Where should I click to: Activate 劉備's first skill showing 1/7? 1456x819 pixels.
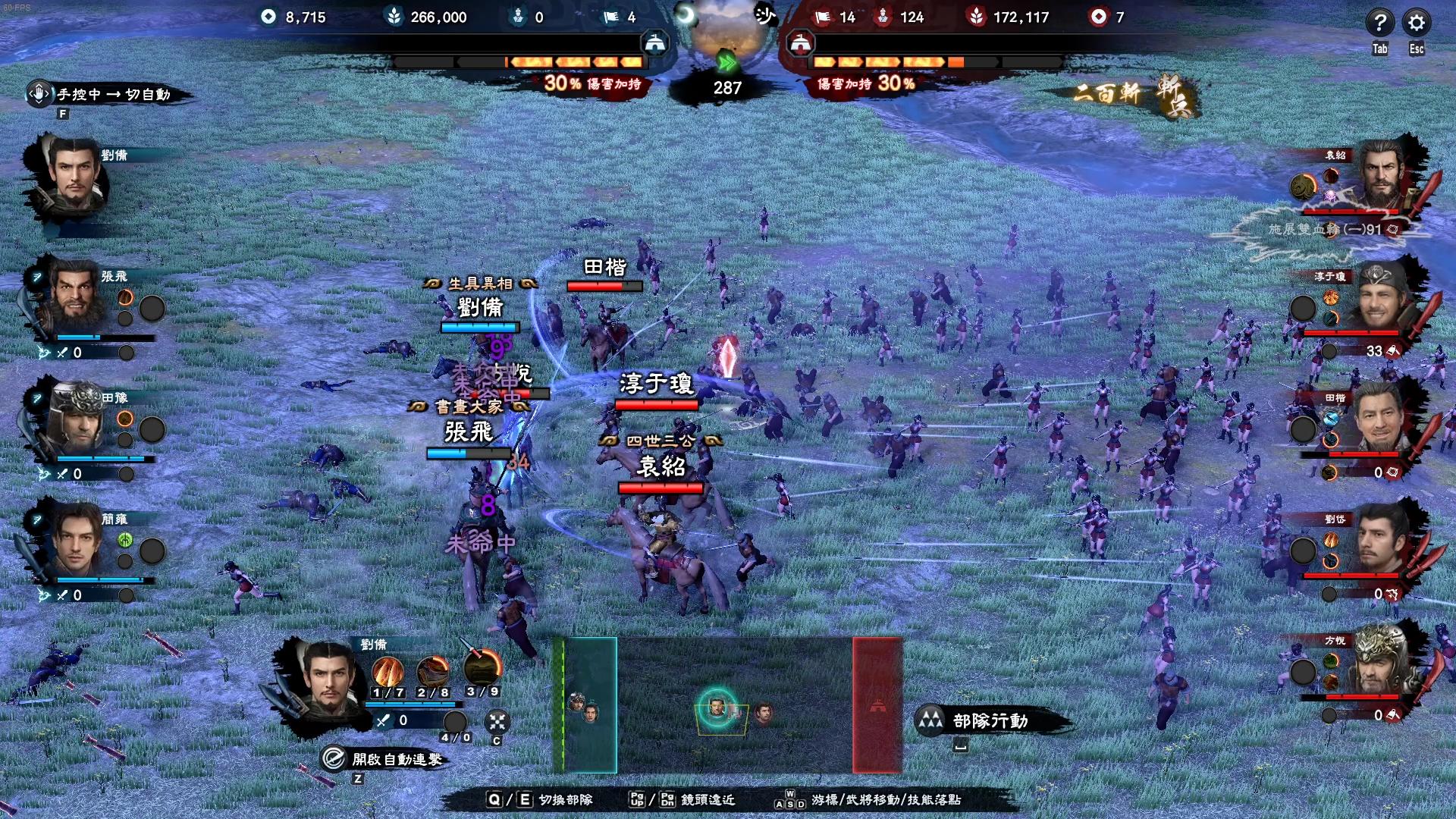(x=388, y=670)
